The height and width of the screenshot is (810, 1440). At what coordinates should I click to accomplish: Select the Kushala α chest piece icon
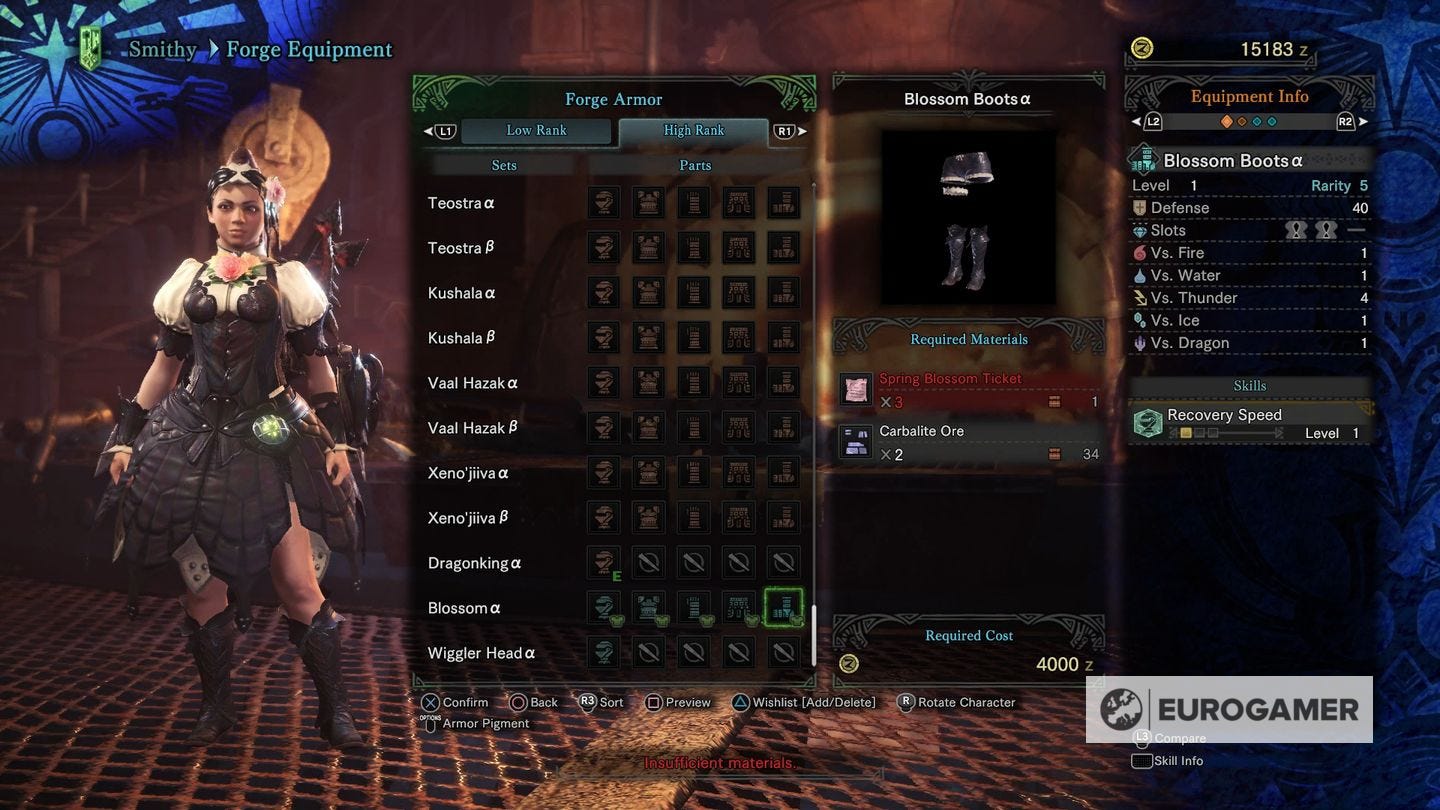649,293
